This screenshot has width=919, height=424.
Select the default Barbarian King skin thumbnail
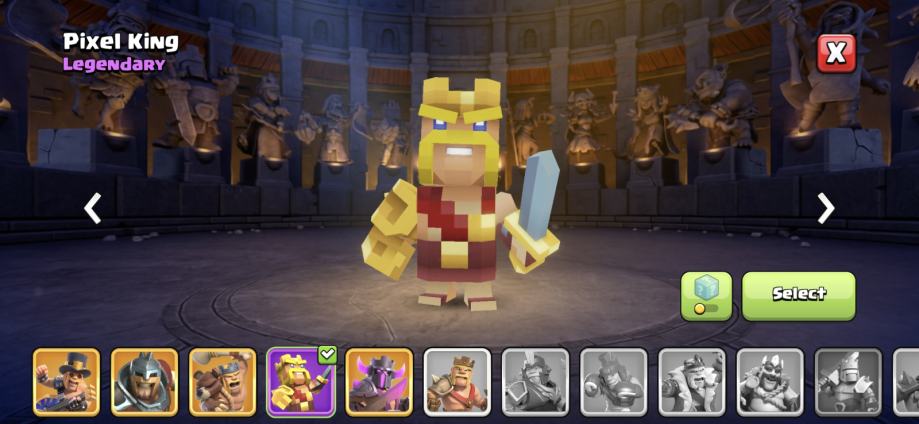click(457, 381)
